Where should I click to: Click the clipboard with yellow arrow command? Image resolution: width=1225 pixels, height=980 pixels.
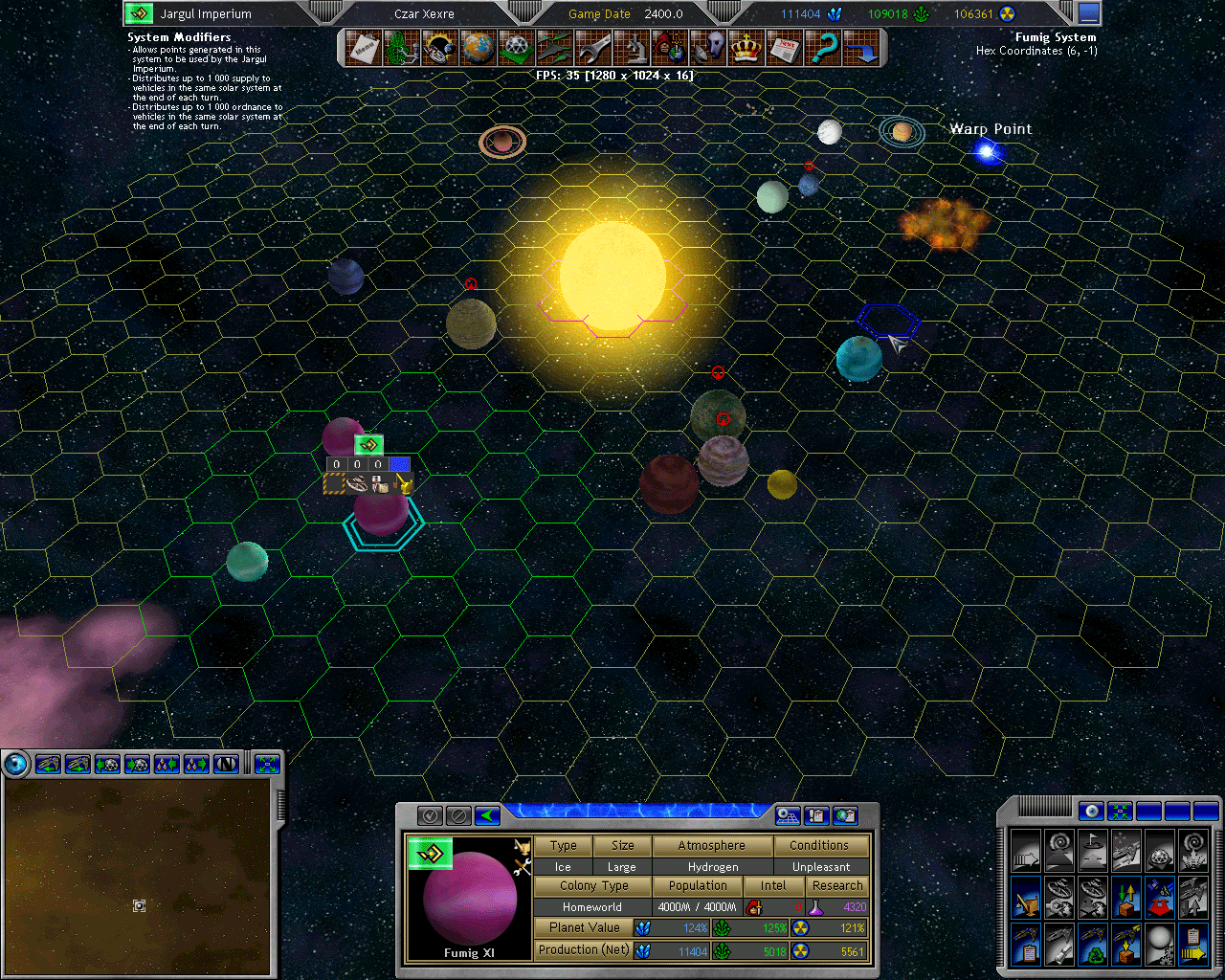[1192, 946]
